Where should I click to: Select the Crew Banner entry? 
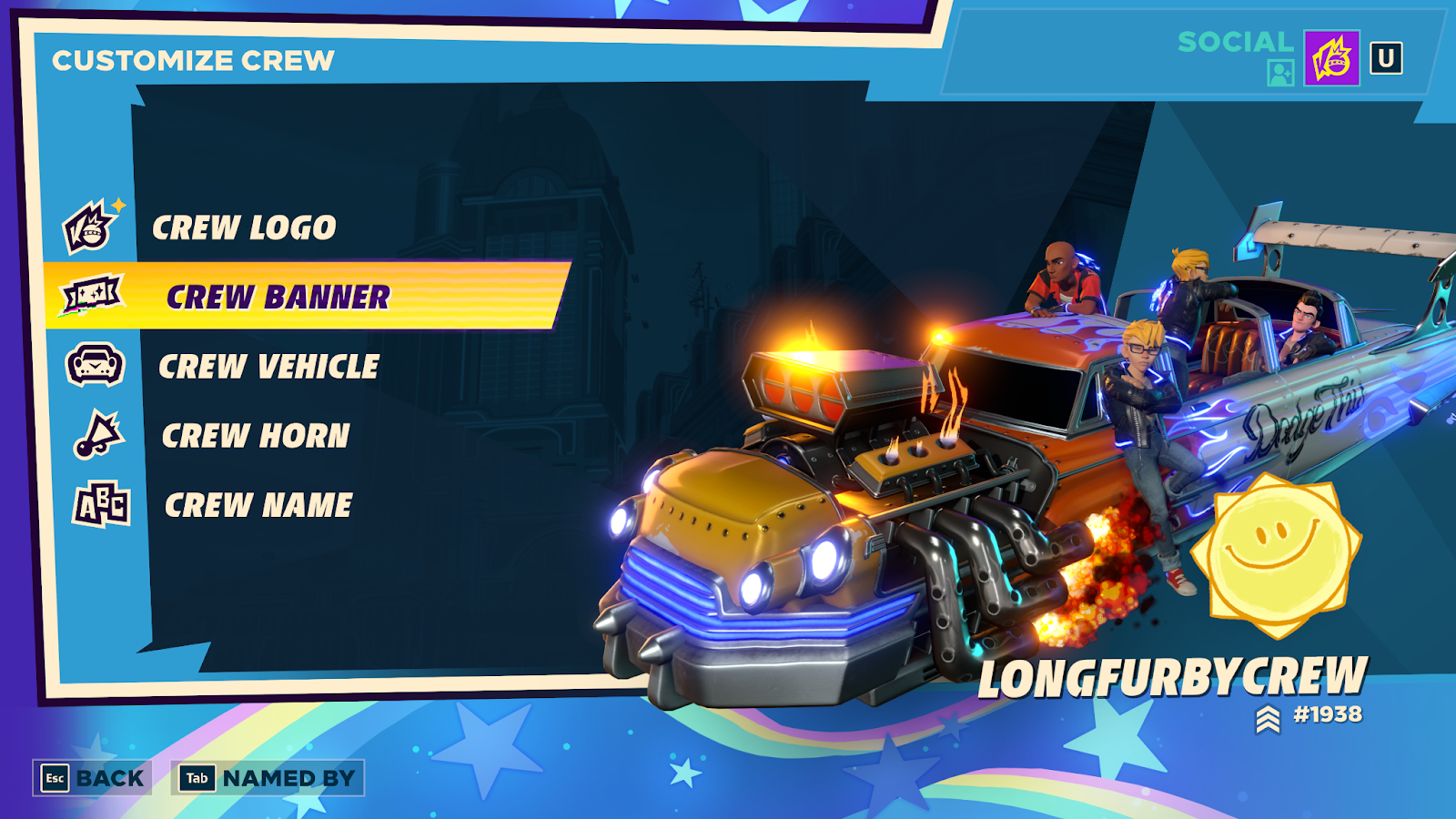coord(278,297)
